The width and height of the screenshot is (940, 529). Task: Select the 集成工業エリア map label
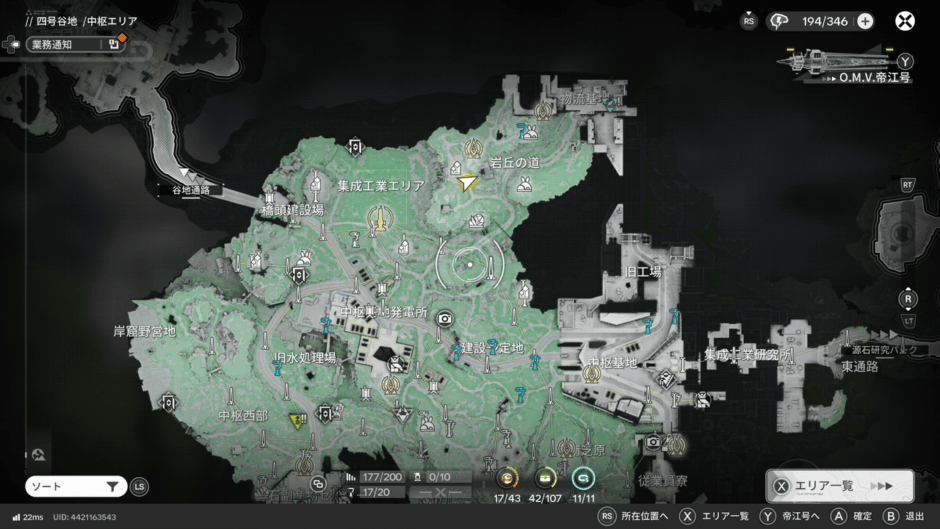380,186
